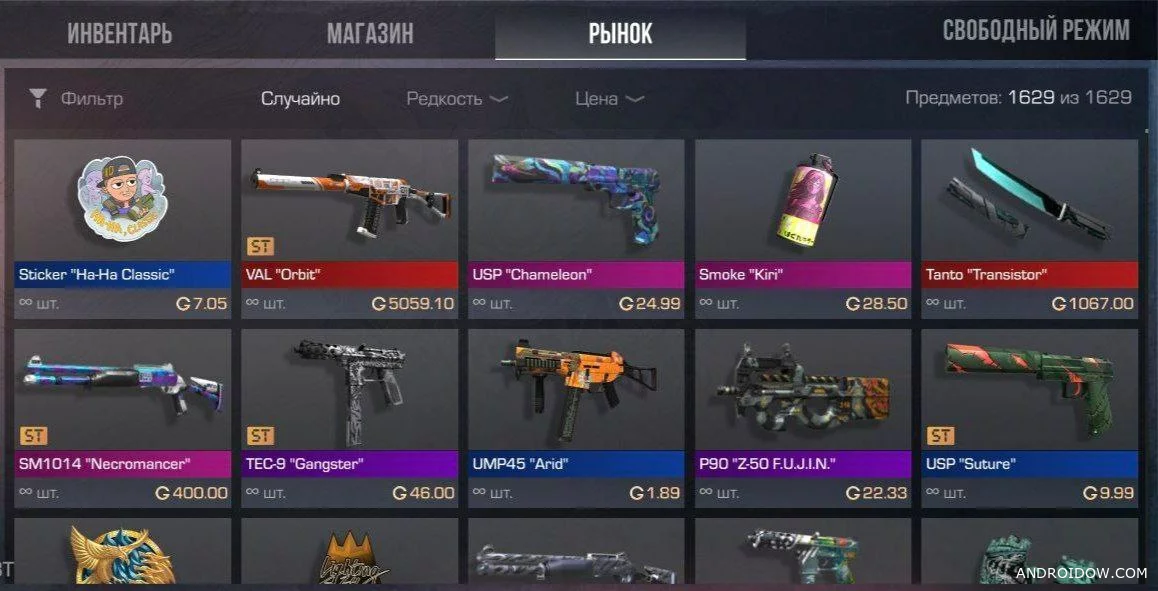Image resolution: width=1158 pixels, height=591 pixels.
Task: Sort items by Случайно
Action: tap(300, 99)
